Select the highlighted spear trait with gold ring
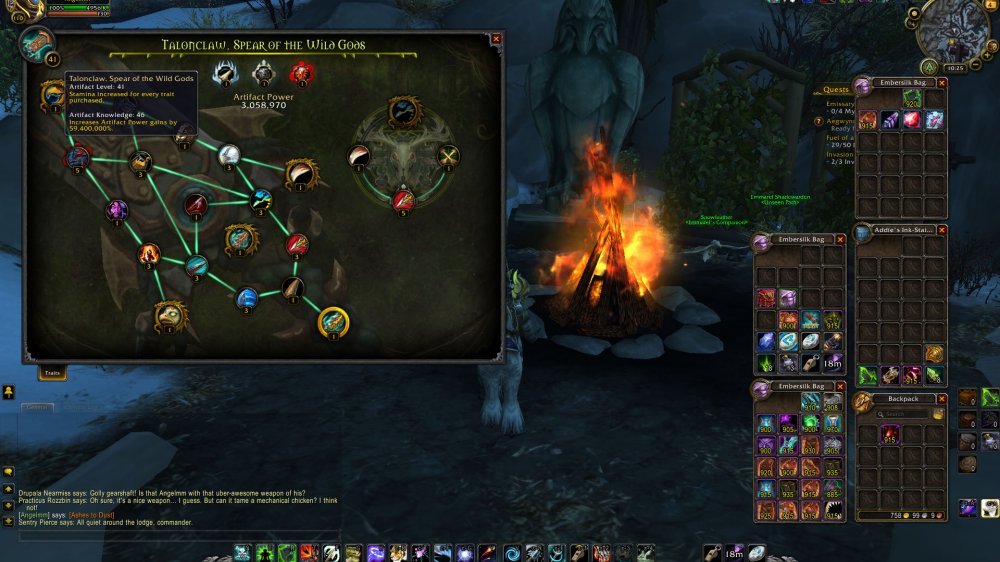The height and width of the screenshot is (562, 1000). coord(333,322)
